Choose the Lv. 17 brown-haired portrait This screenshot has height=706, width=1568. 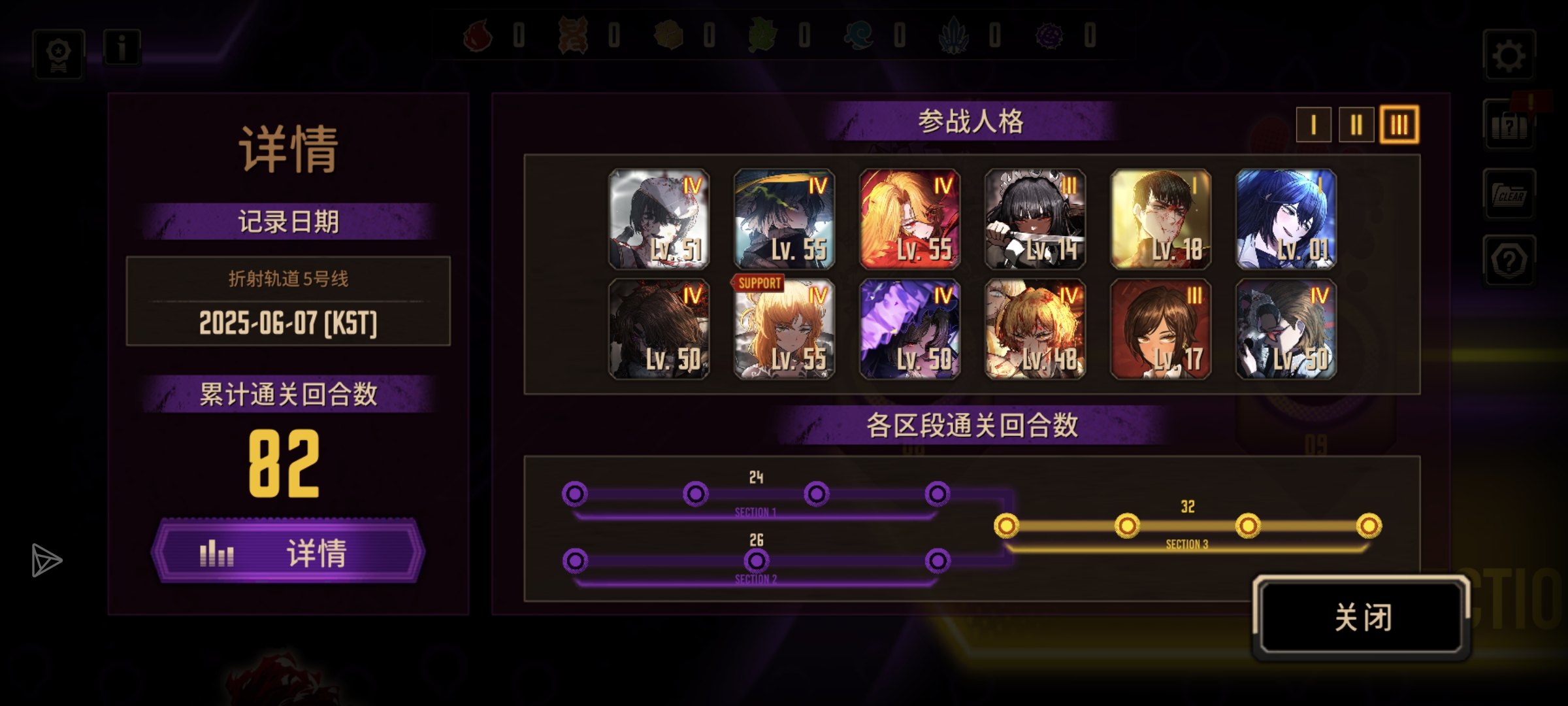point(1160,329)
